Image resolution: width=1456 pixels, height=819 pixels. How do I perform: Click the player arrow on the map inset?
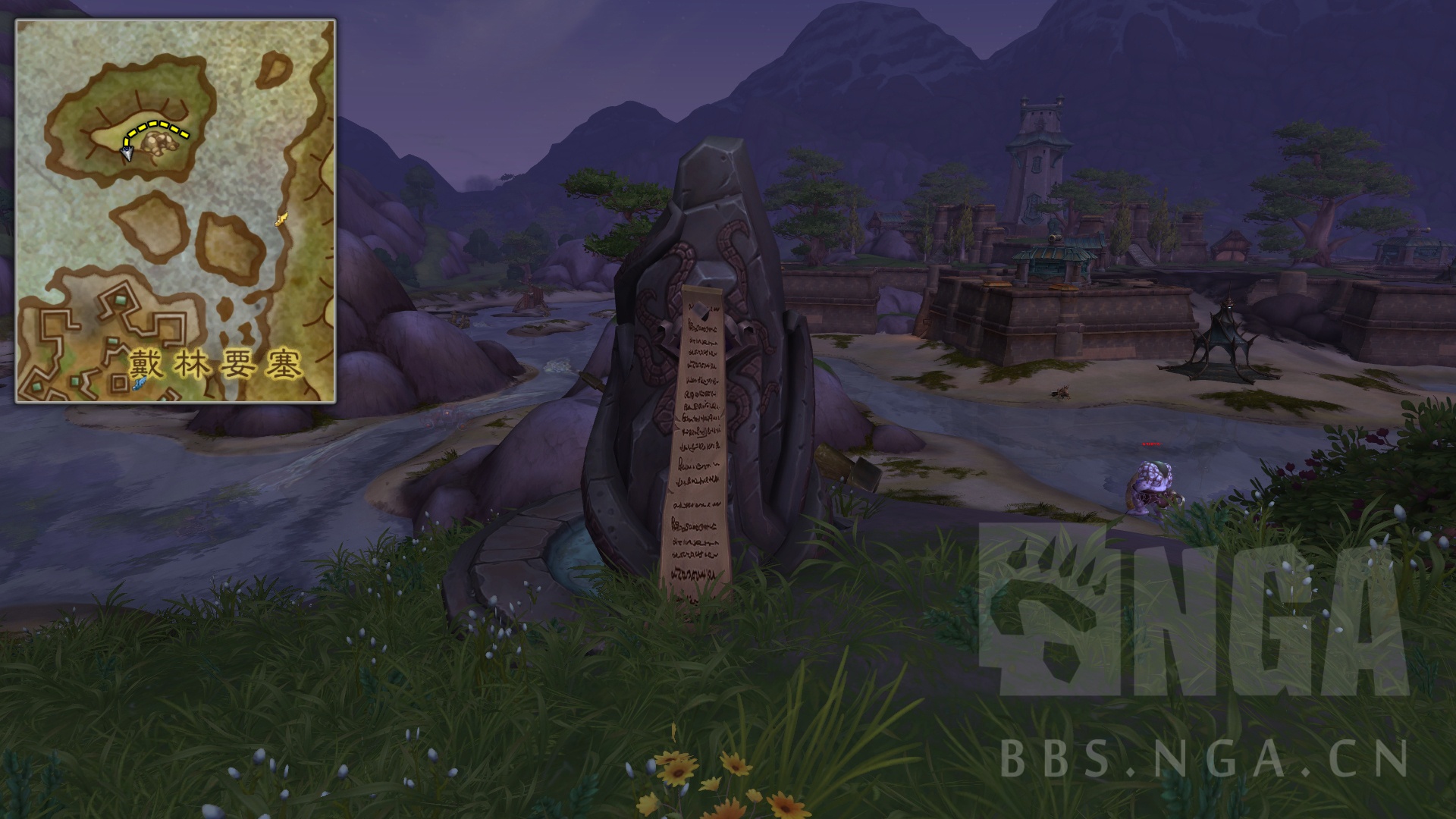[x=127, y=152]
